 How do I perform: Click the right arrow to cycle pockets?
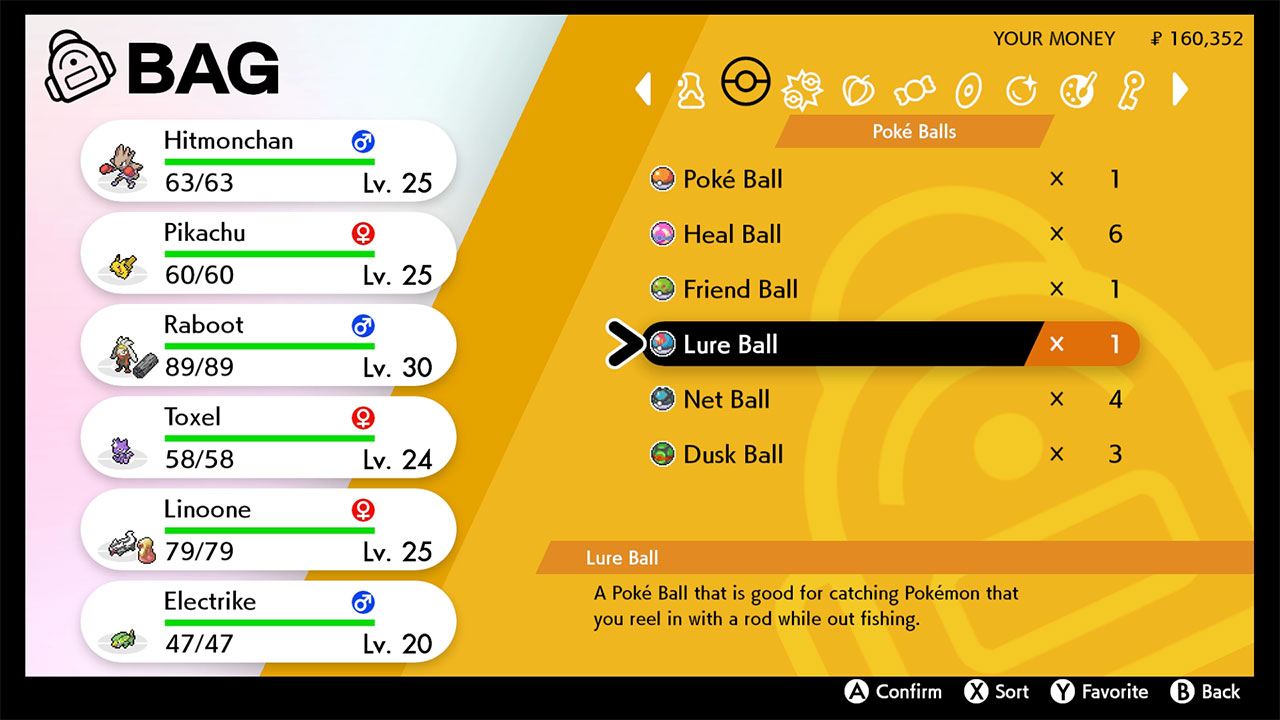[x=1180, y=89]
